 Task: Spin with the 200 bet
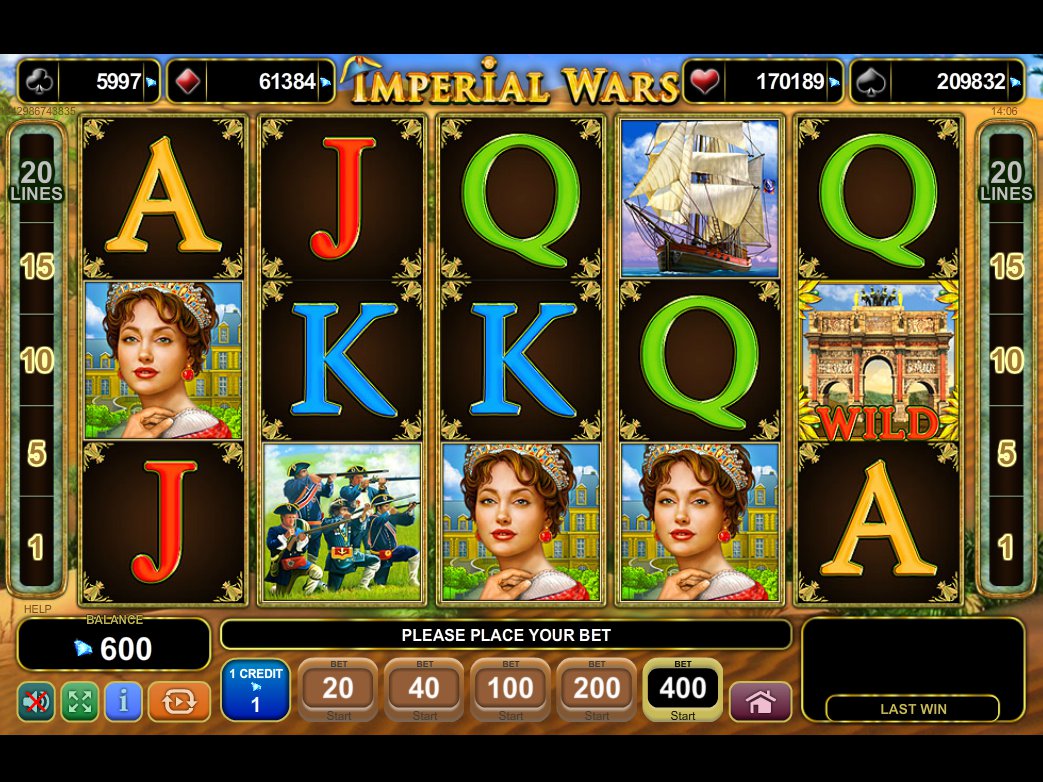point(596,689)
